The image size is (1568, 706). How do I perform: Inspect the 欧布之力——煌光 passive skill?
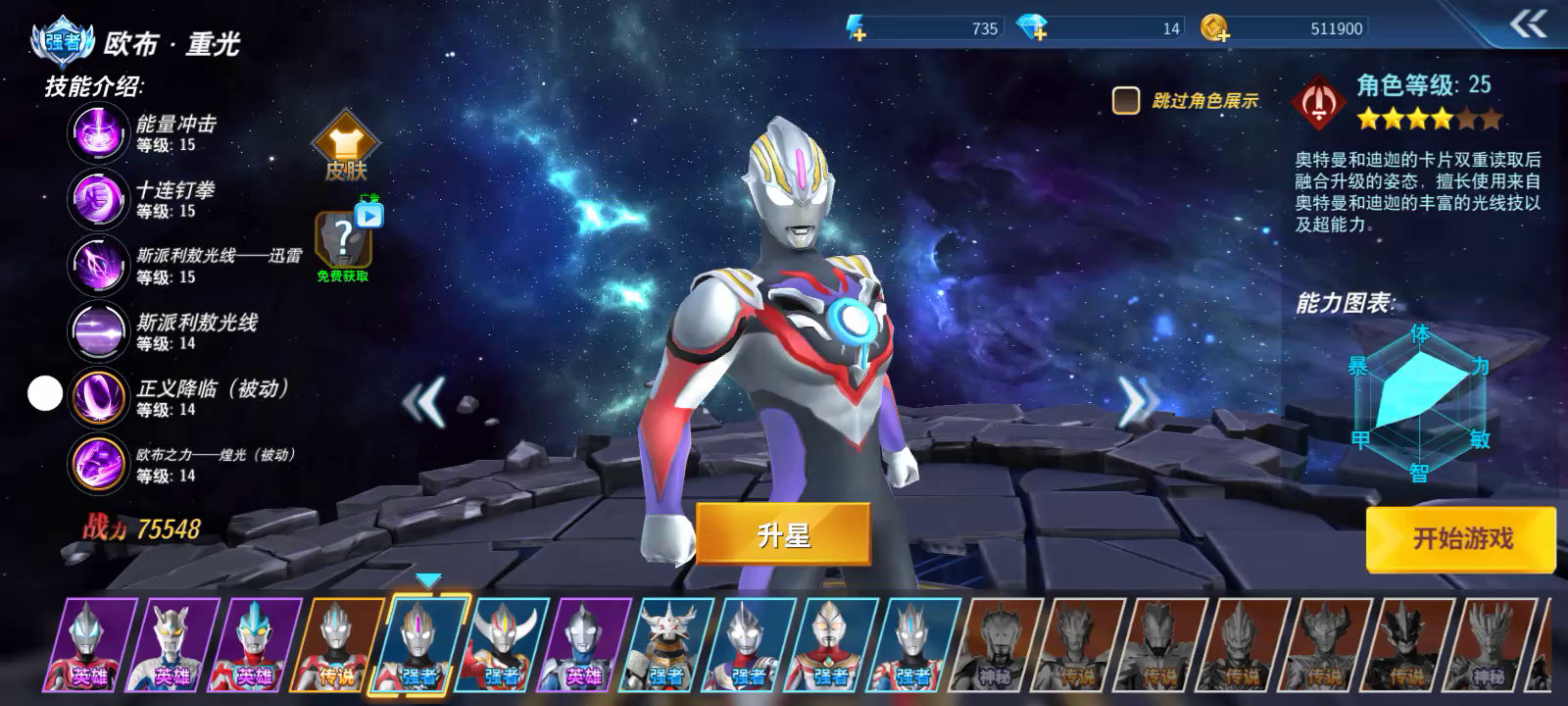tap(97, 463)
